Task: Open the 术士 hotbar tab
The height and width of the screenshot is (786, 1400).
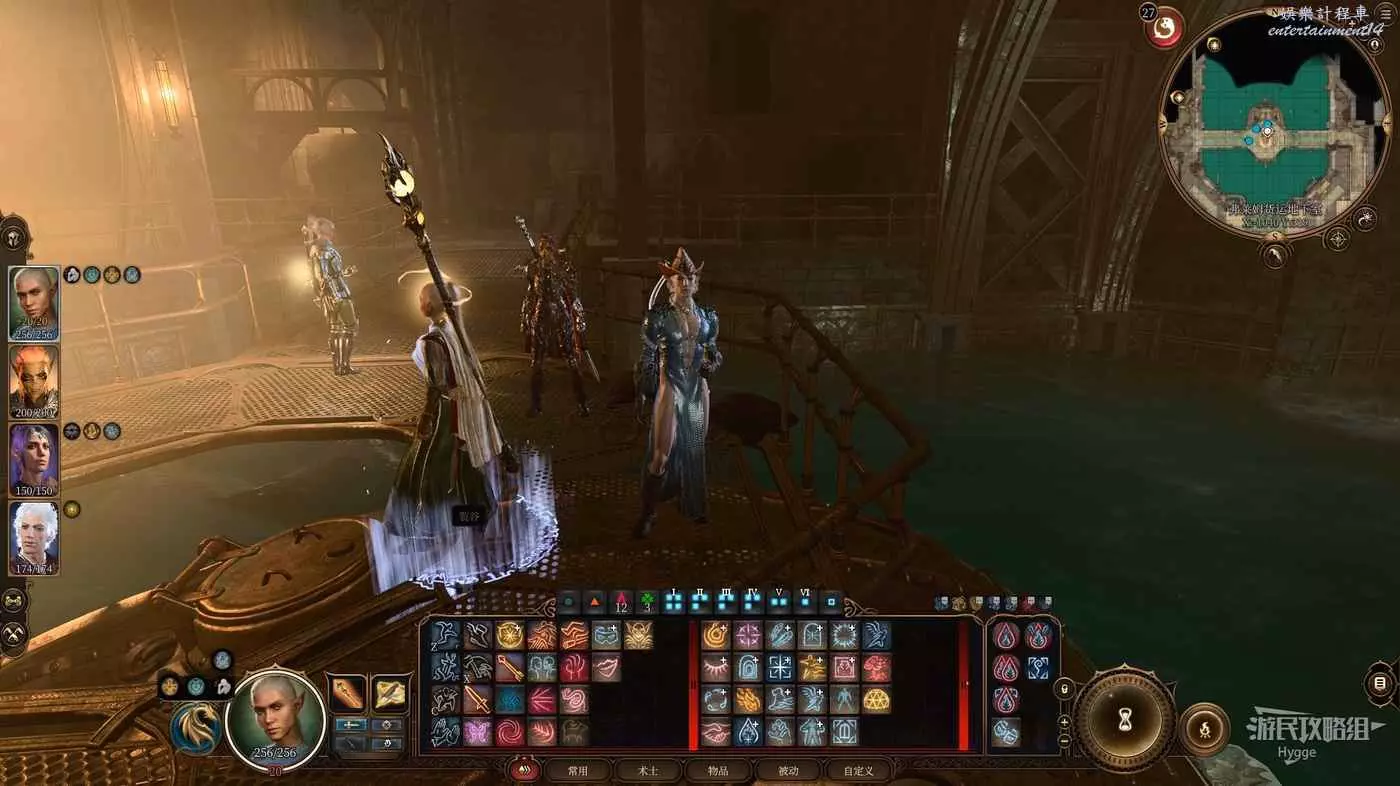Action: coord(648,771)
